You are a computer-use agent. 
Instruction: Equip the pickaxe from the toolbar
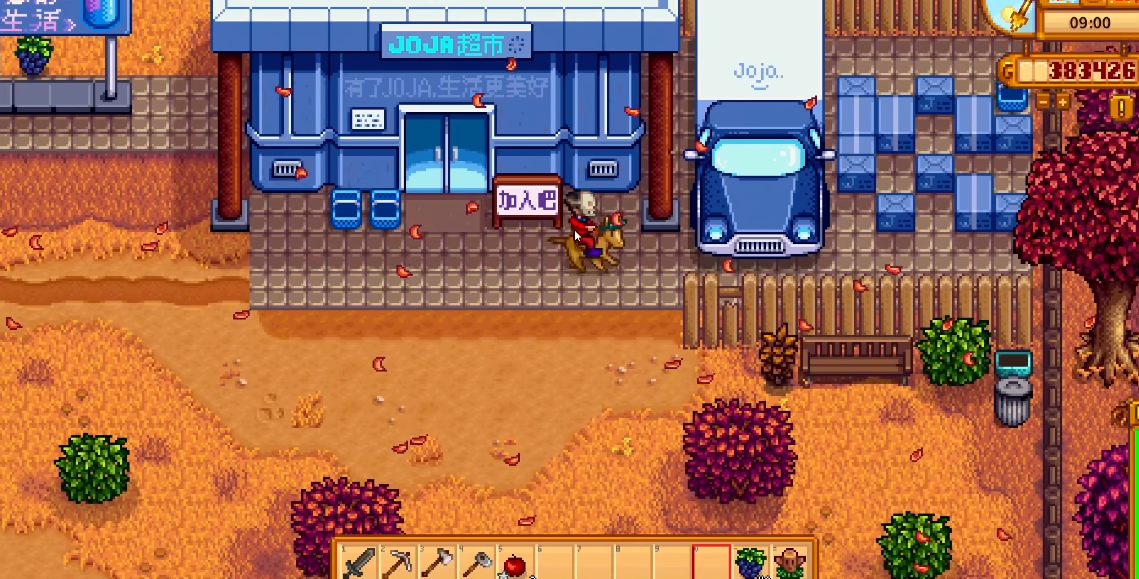click(x=397, y=564)
